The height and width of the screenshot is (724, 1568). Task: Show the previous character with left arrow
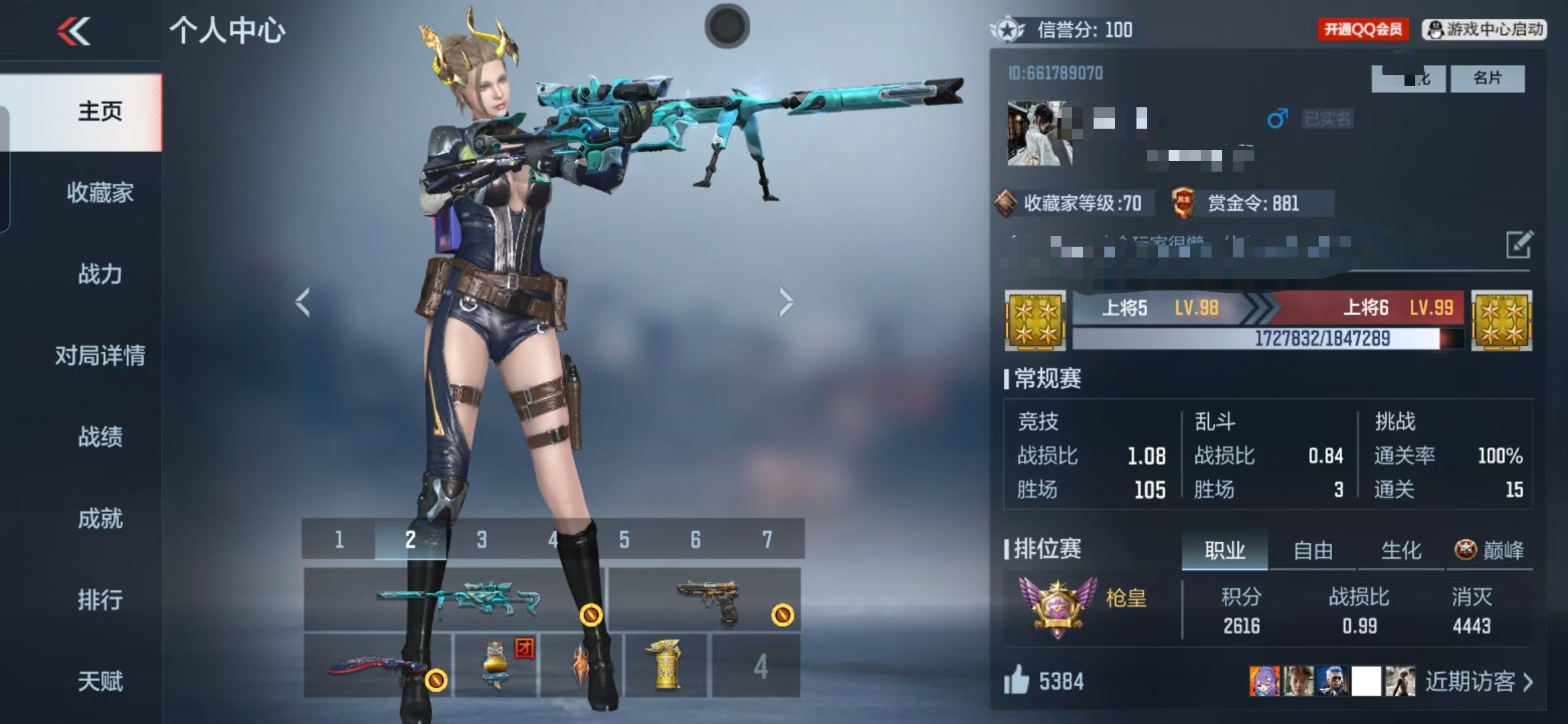(x=303, y=302)
